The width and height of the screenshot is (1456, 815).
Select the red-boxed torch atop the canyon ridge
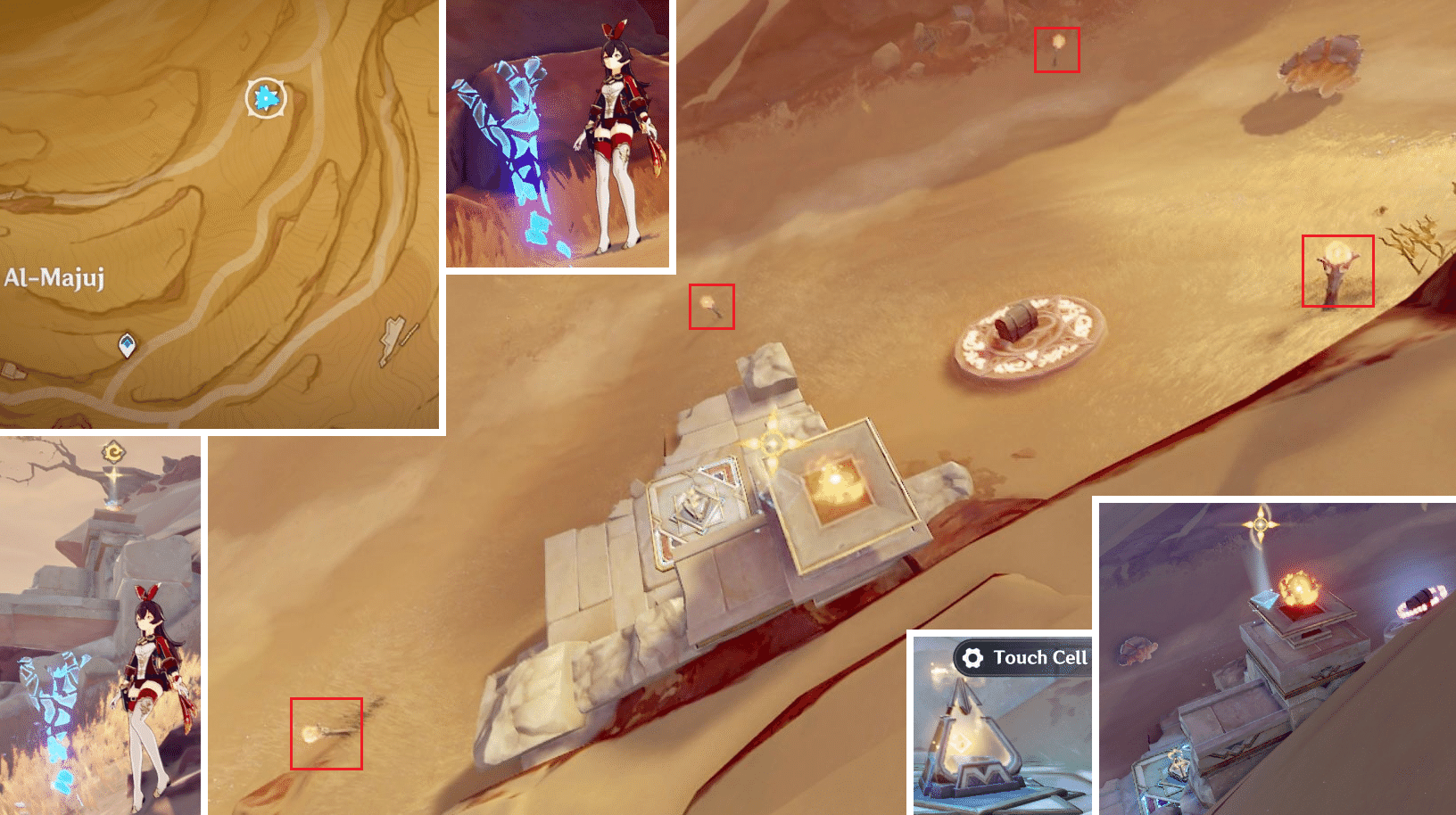tap(1057, 45)
